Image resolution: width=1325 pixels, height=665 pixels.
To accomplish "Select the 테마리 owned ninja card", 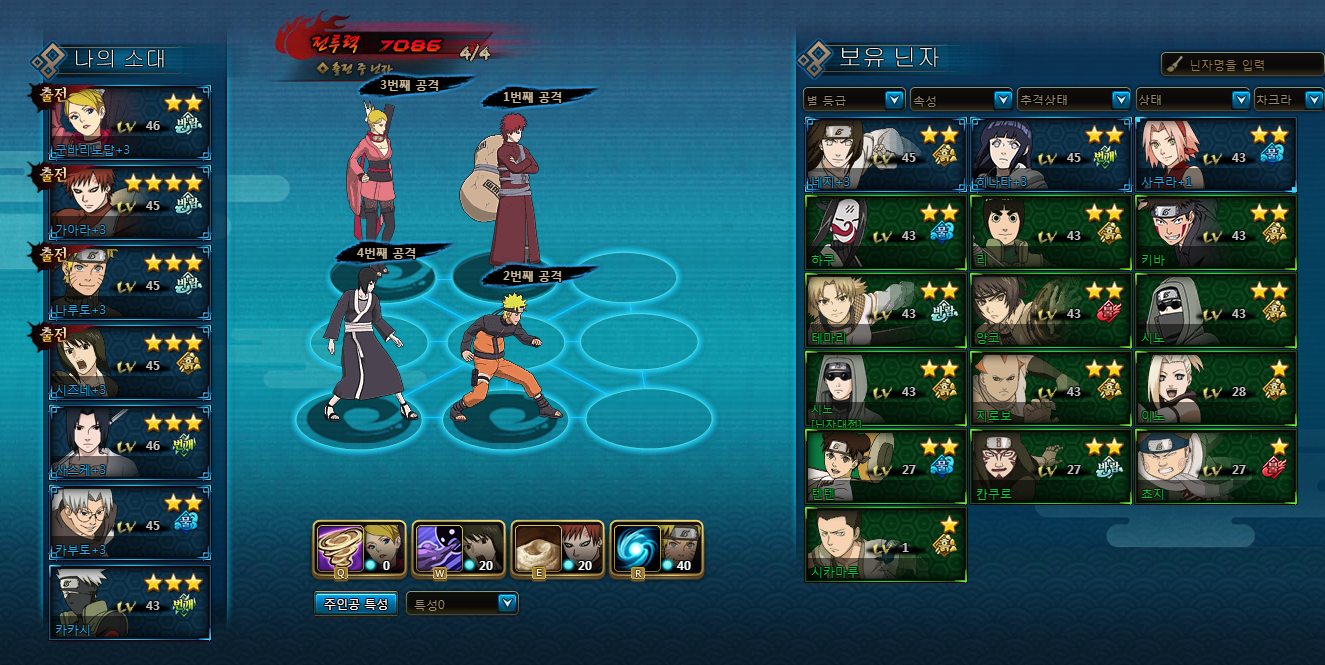I will 886,310.
